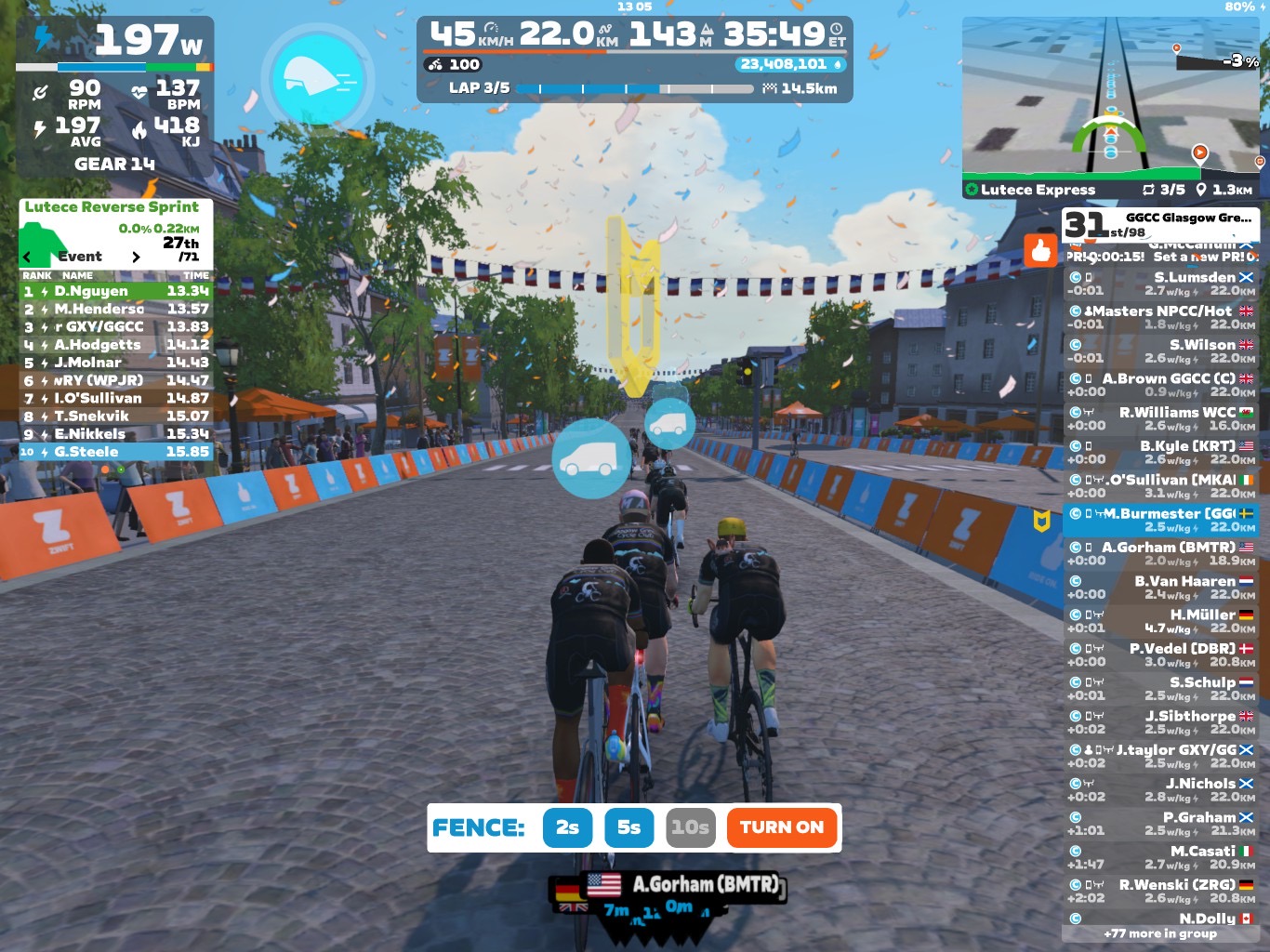Viewport: 1270px width, 952px height.
Task: Go to previous leaderboard view arrow
Action: click(x=27, y=258)
